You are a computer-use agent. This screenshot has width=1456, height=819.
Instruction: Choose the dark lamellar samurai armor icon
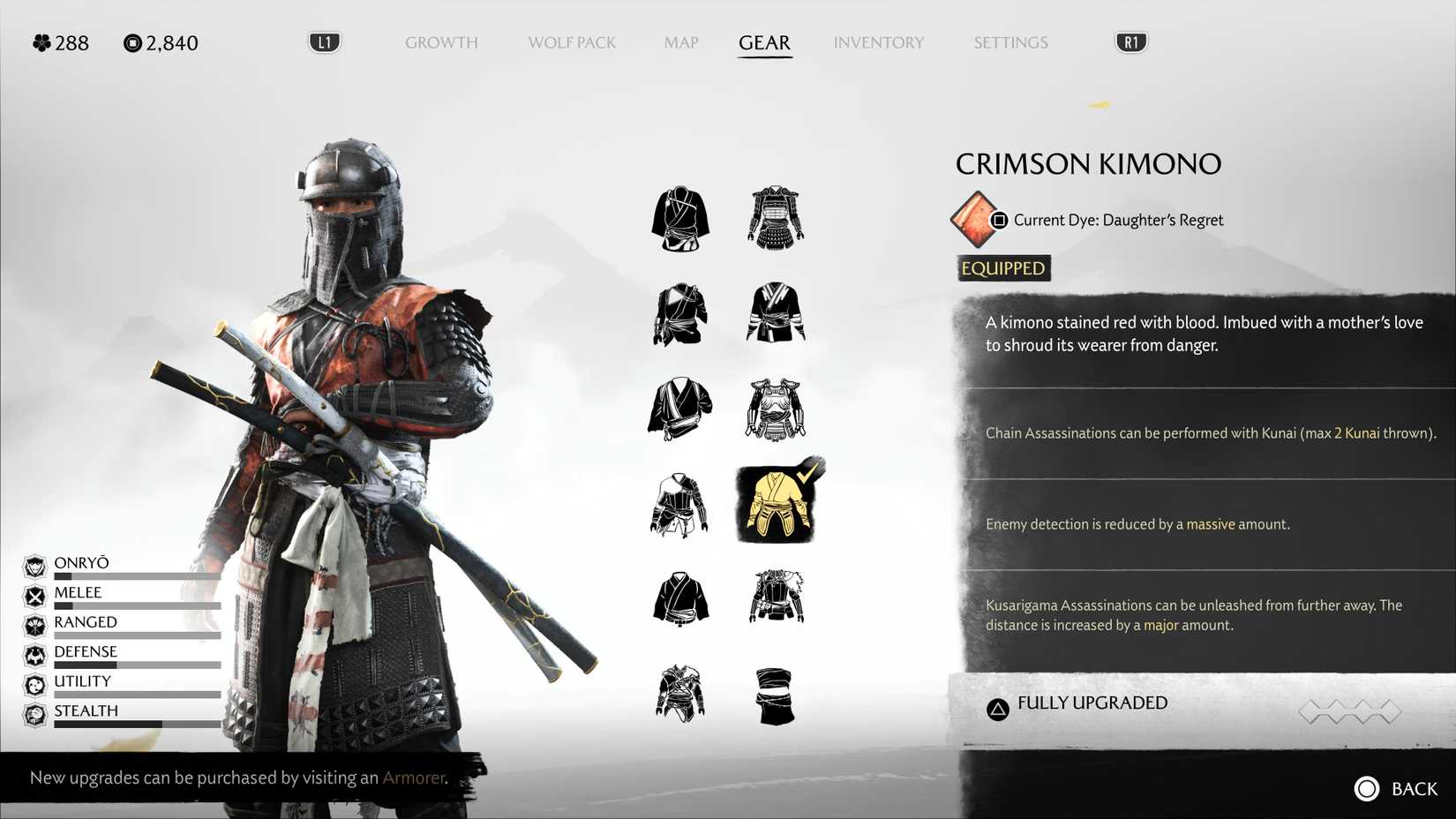point(776,217)
